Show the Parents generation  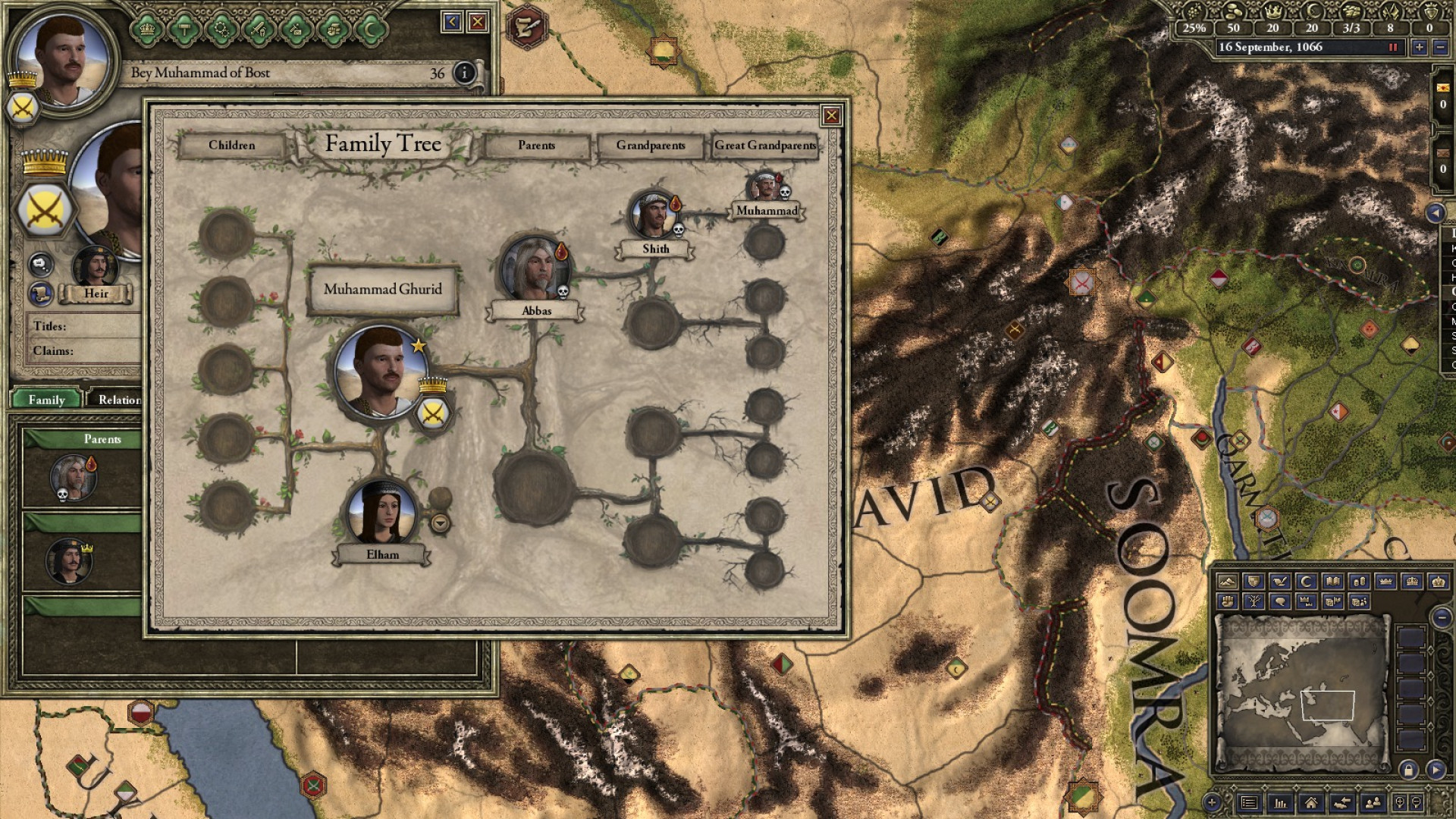tap(536, 145)
